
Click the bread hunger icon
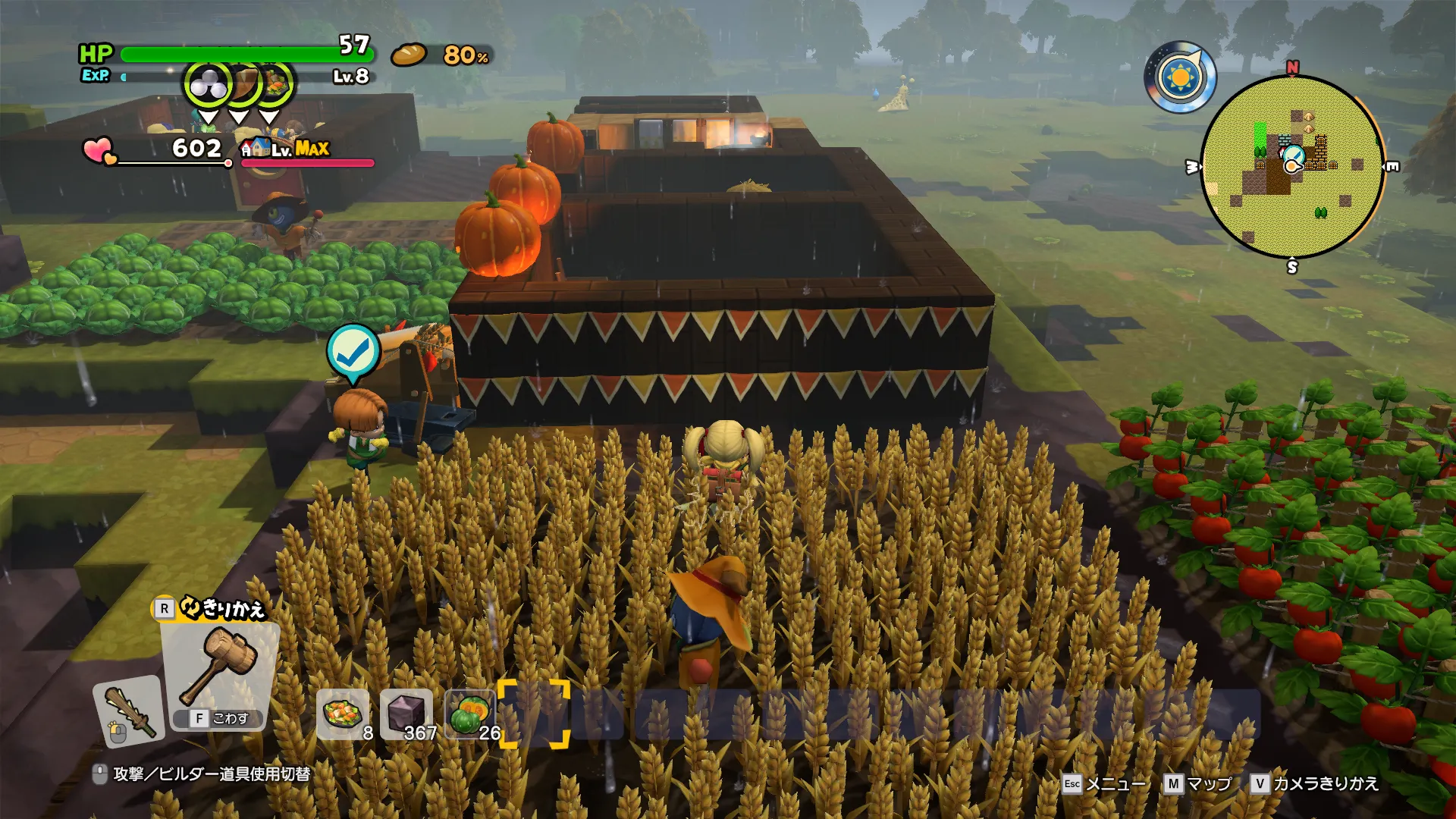pos(409,55)
